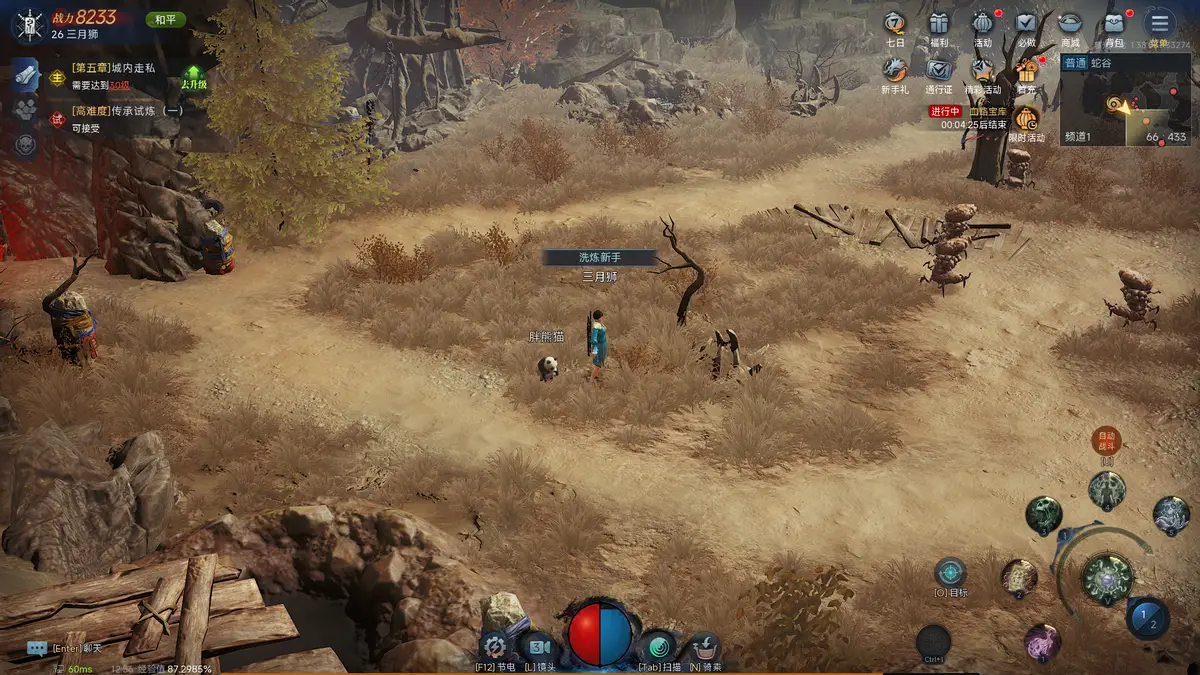The height and width of the screenshot is (675, 1200).
Task: Open the 背包 backpack
Action: [1114, 24]
